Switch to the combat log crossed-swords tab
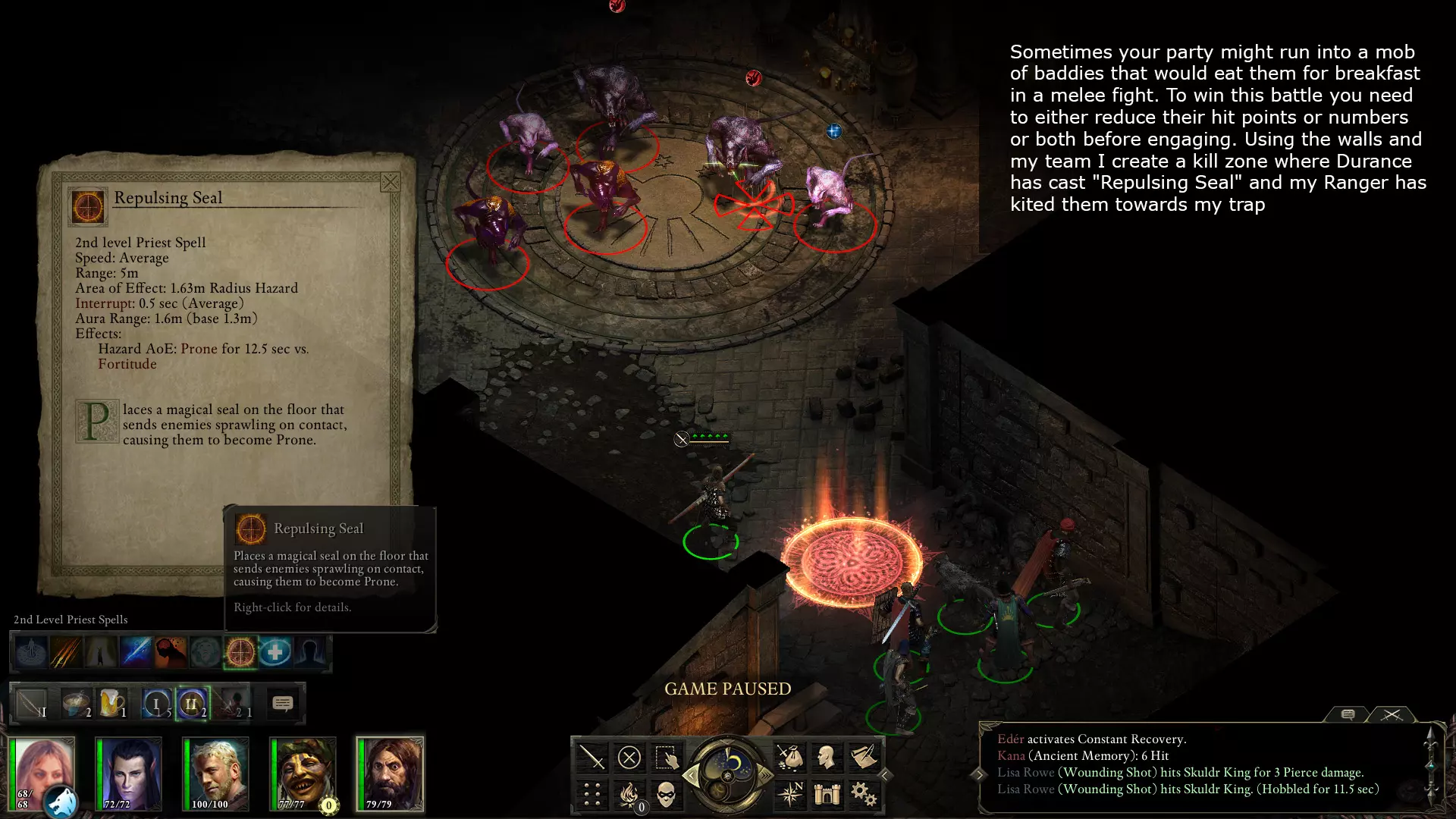1456x819 pixels. (1392, 714)
